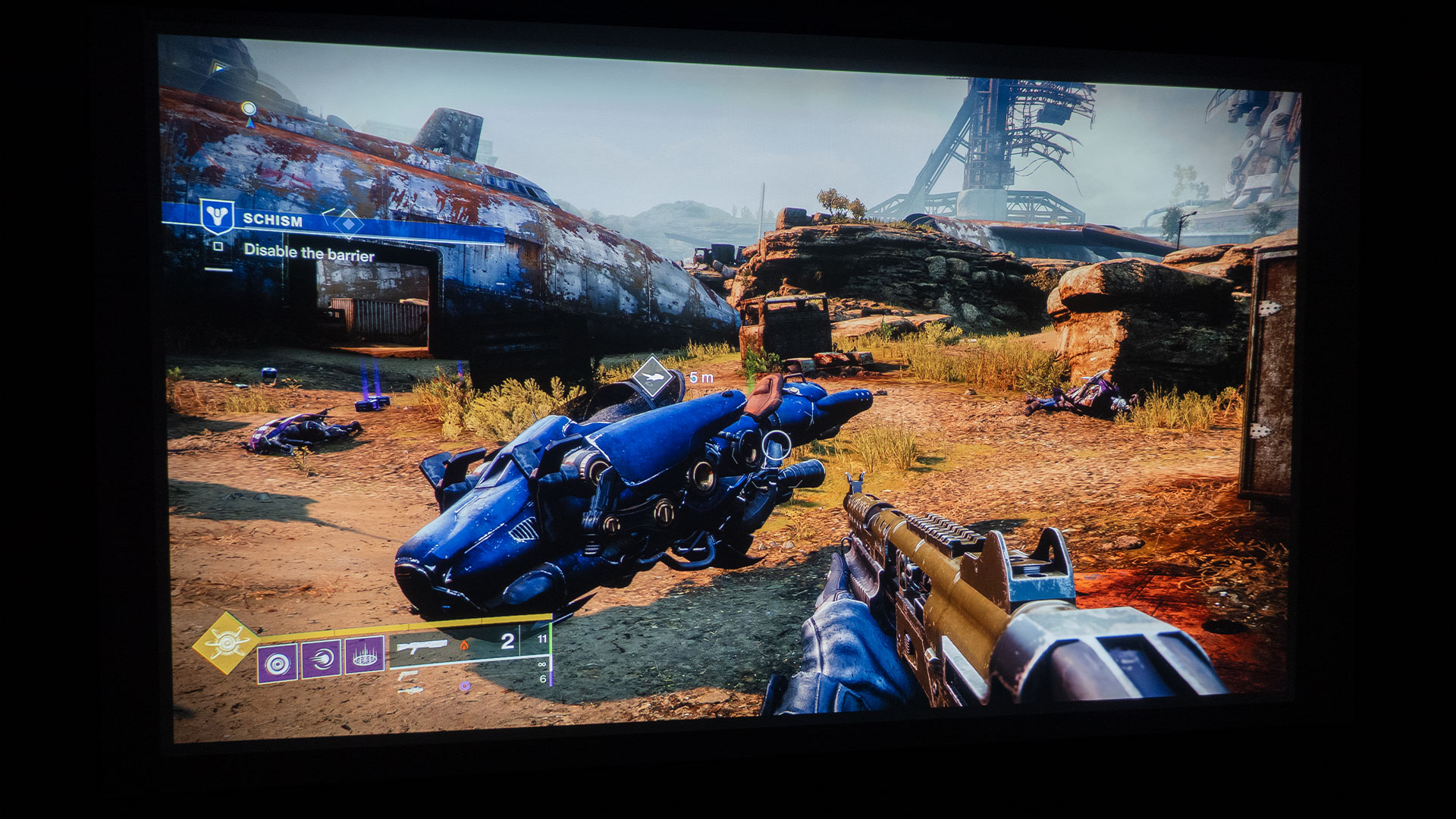This screenshot has height=819, width=1456.
Task: Tick the 'Disable the barrier' objective box
Action: click(x=218, y=246)
